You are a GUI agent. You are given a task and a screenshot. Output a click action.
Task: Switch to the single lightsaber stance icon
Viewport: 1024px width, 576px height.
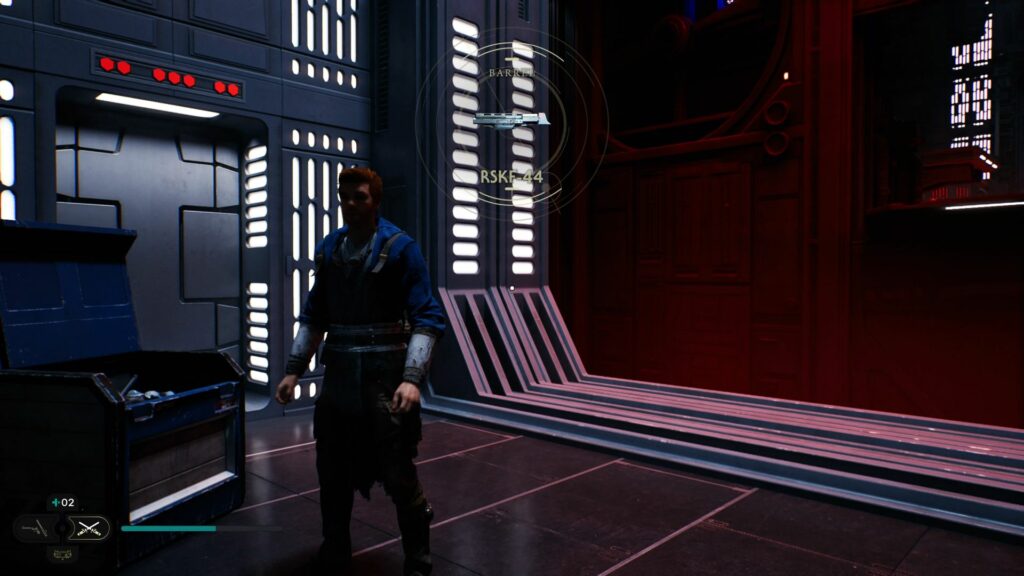(36, 528)
